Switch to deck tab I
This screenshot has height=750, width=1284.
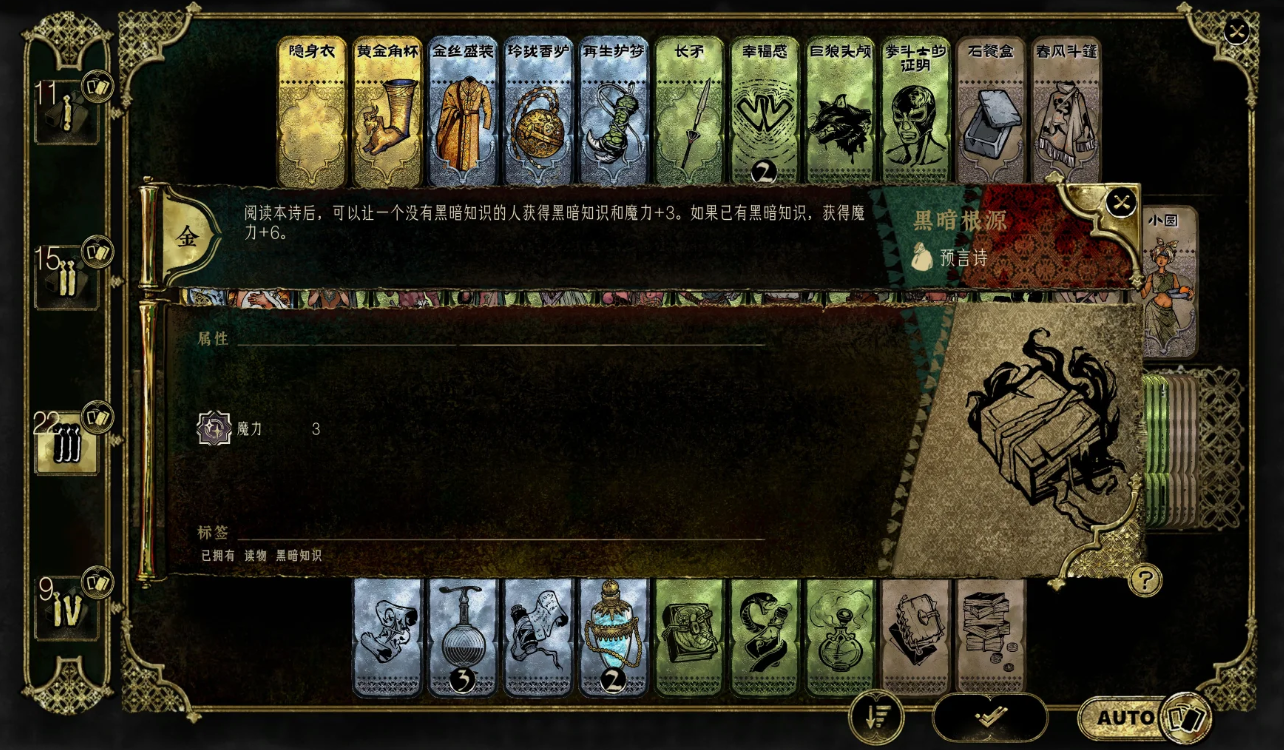[67, 115]
